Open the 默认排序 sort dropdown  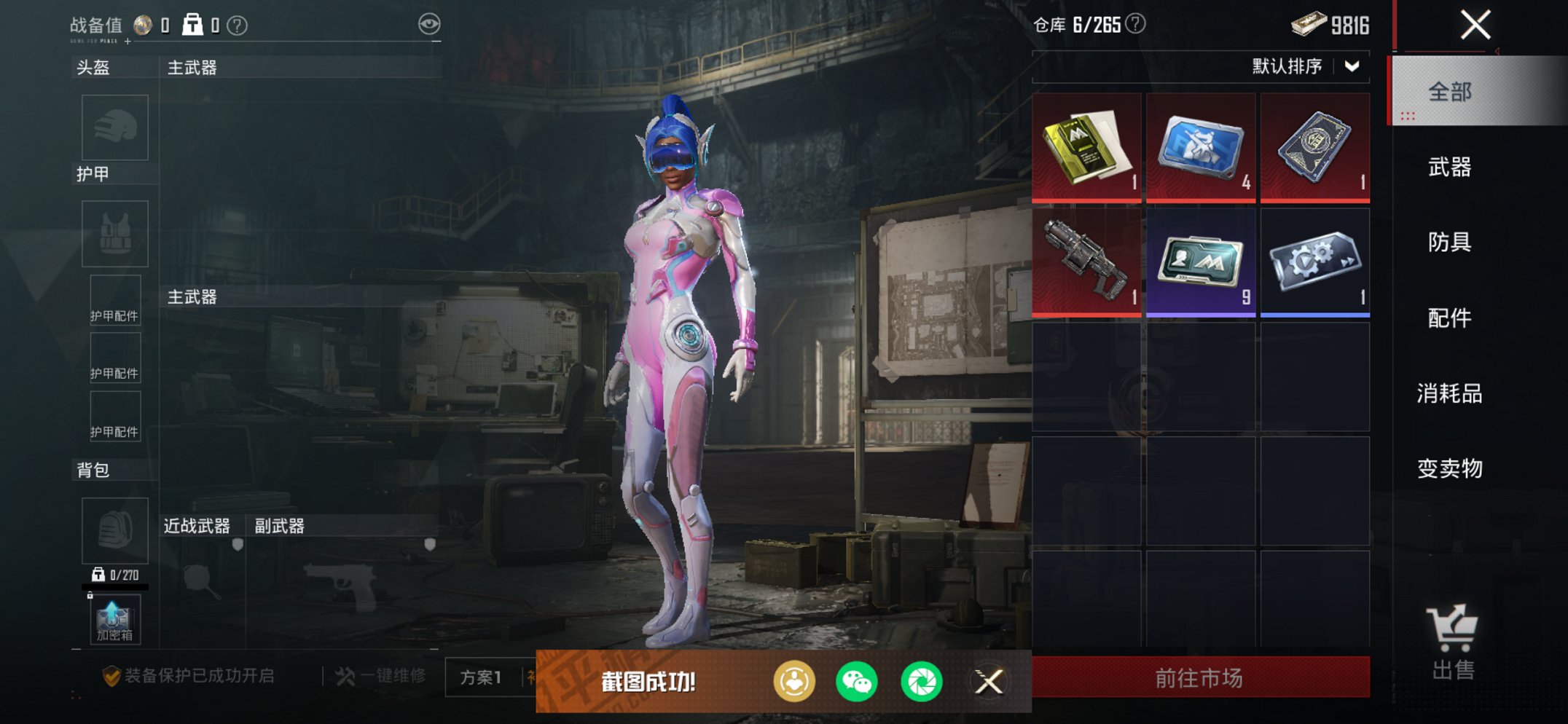1304,67
